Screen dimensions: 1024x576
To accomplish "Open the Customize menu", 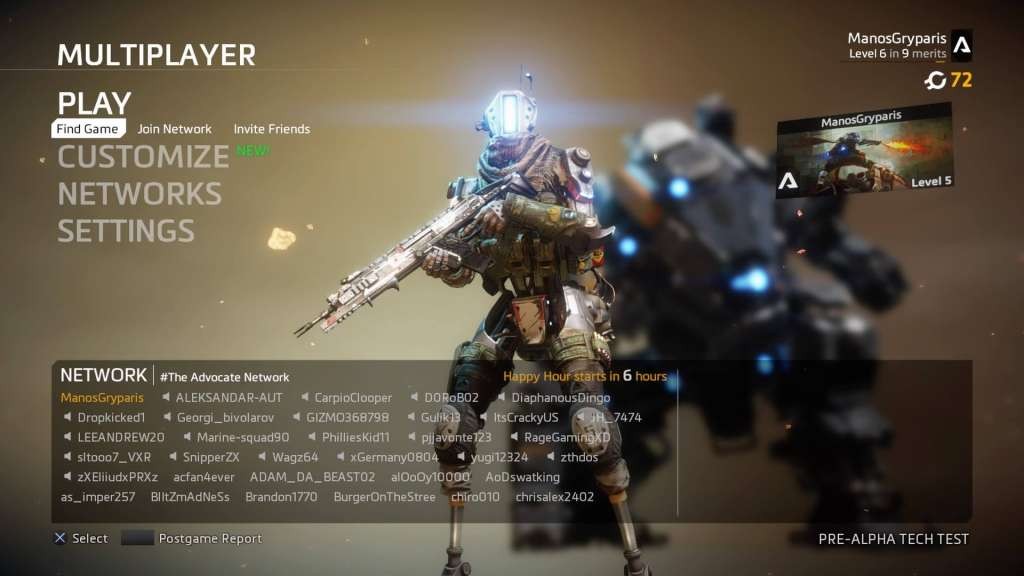I will pyautogui.click(x=144, y=157).
